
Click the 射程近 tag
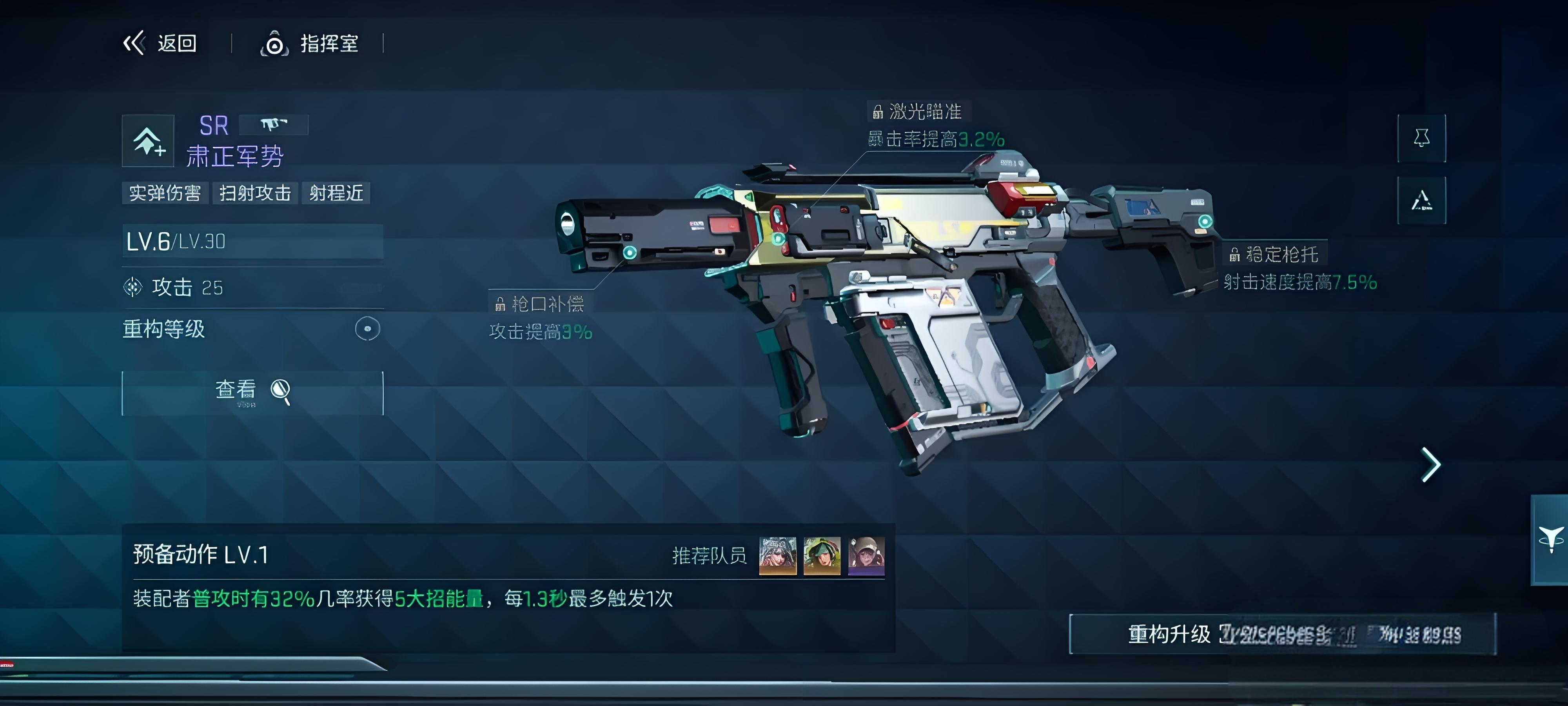pyautogui.click(x=336, y=193)
